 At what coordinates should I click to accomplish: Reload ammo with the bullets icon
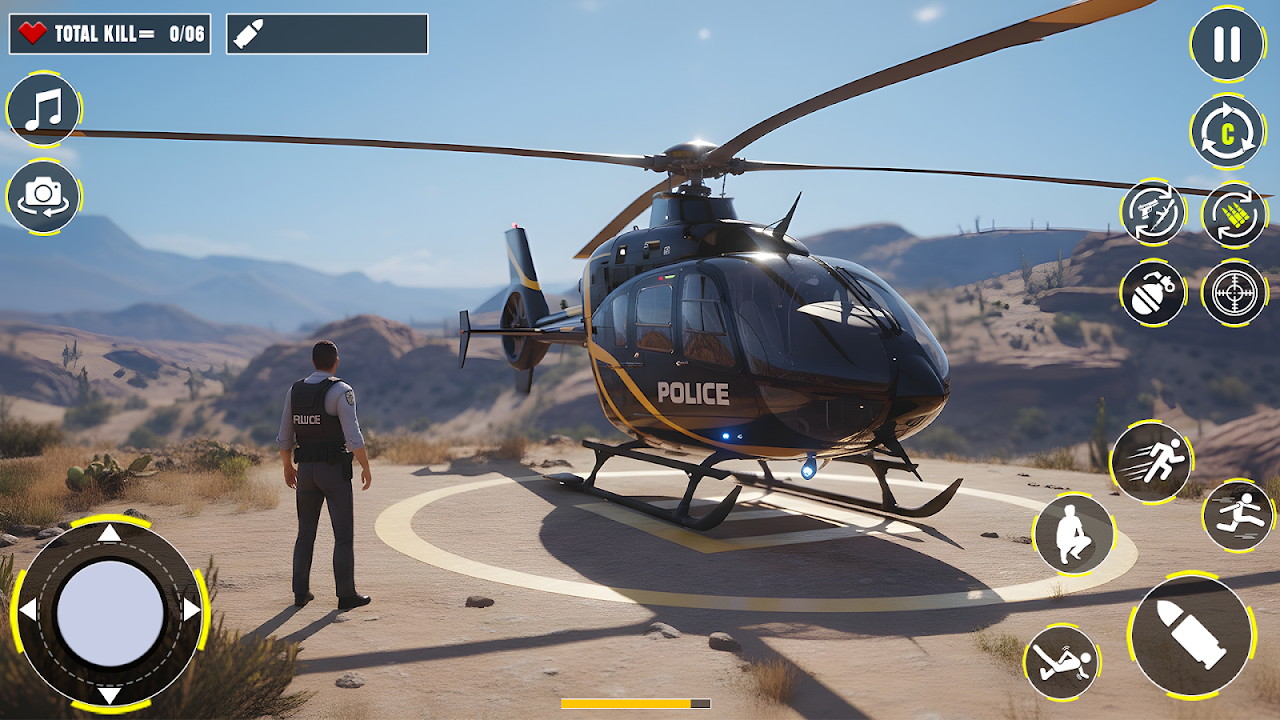tap(1234, 214)
